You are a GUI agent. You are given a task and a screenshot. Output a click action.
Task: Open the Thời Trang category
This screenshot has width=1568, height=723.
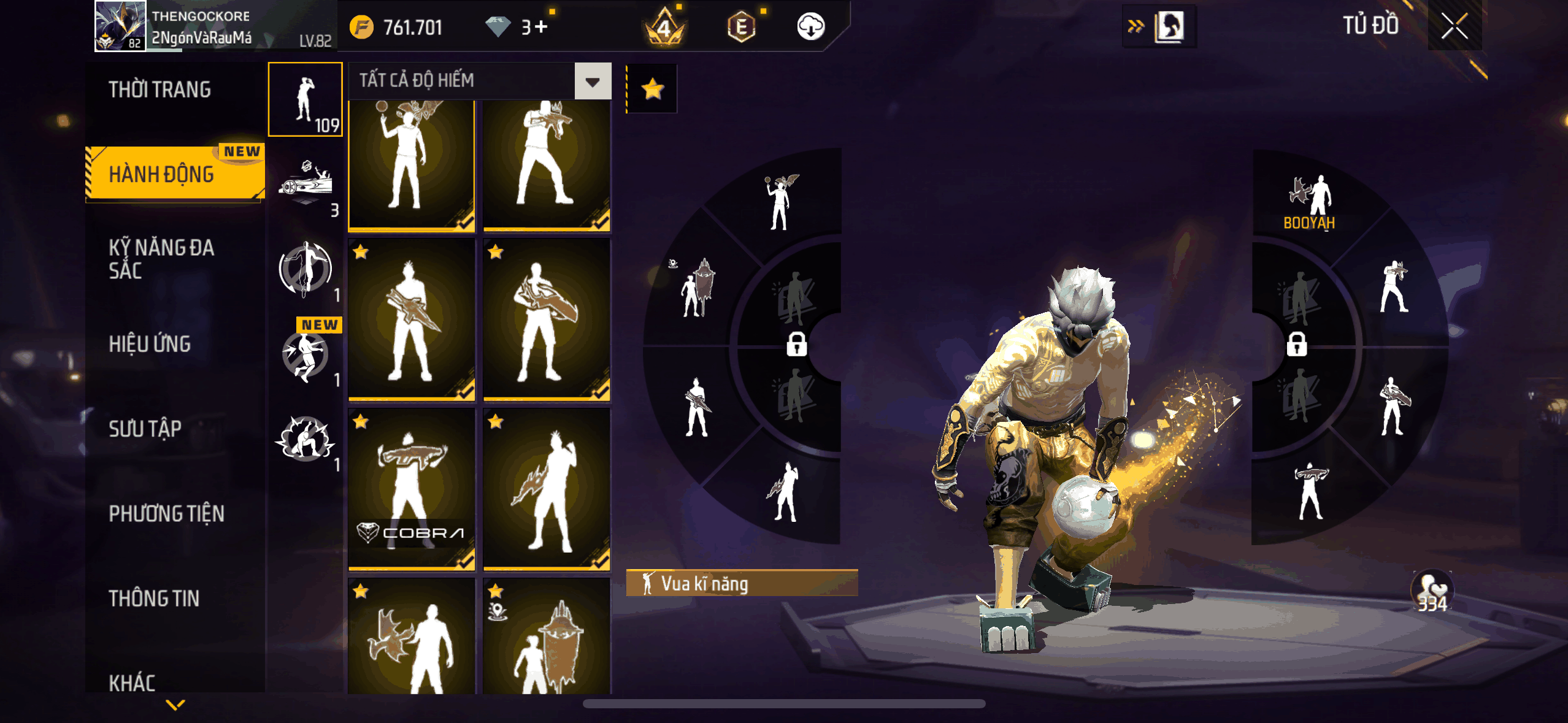point(160,90)
